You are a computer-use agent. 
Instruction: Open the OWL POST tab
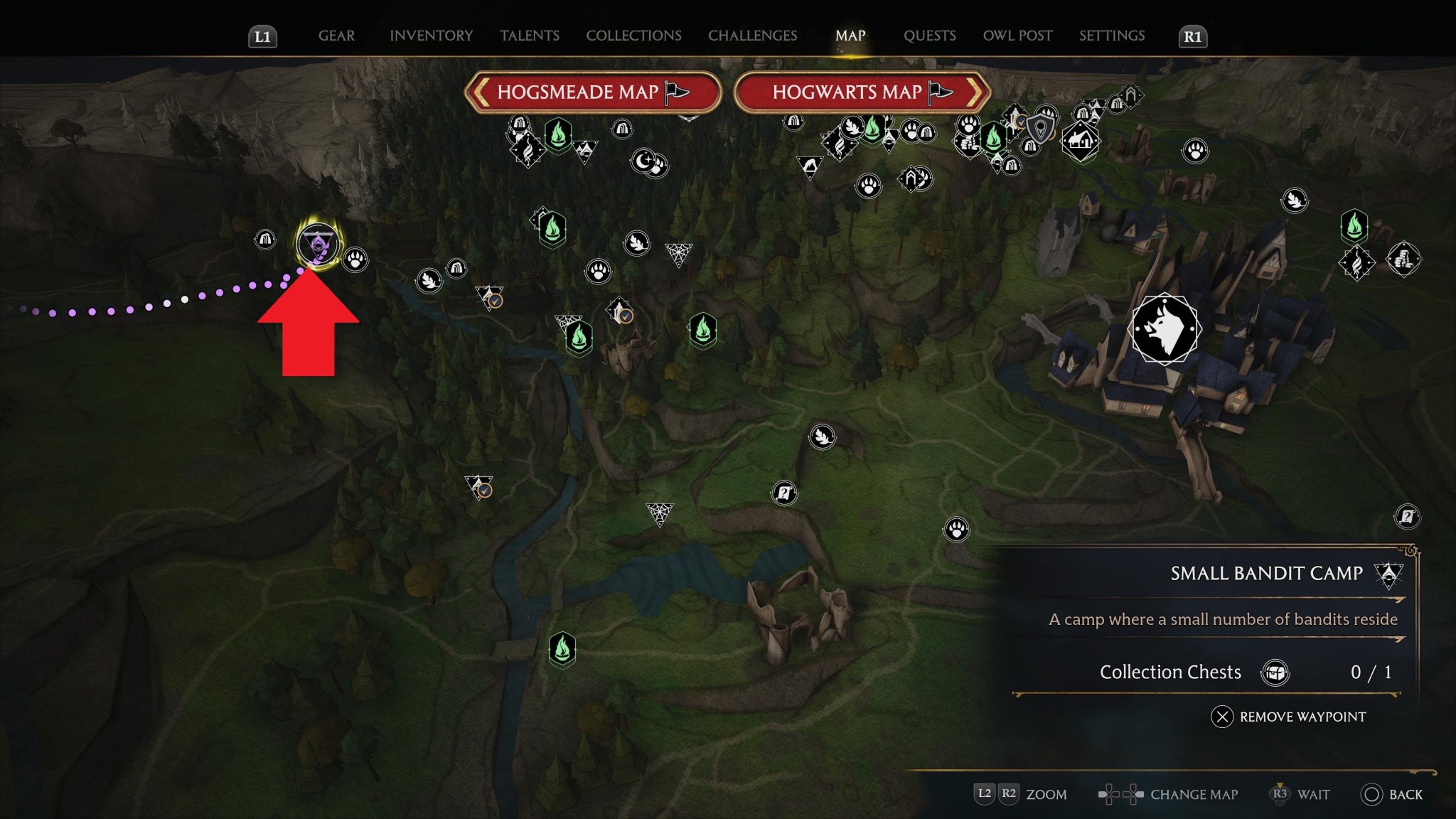1018,36
